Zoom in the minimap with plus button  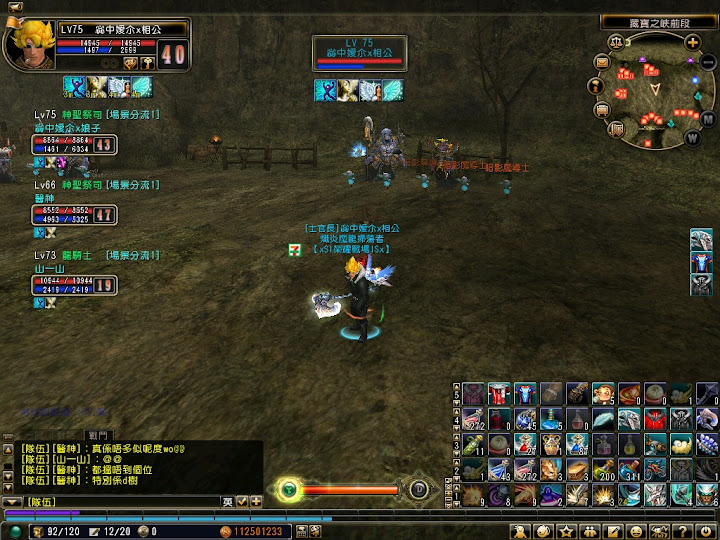tap(692, 41)
